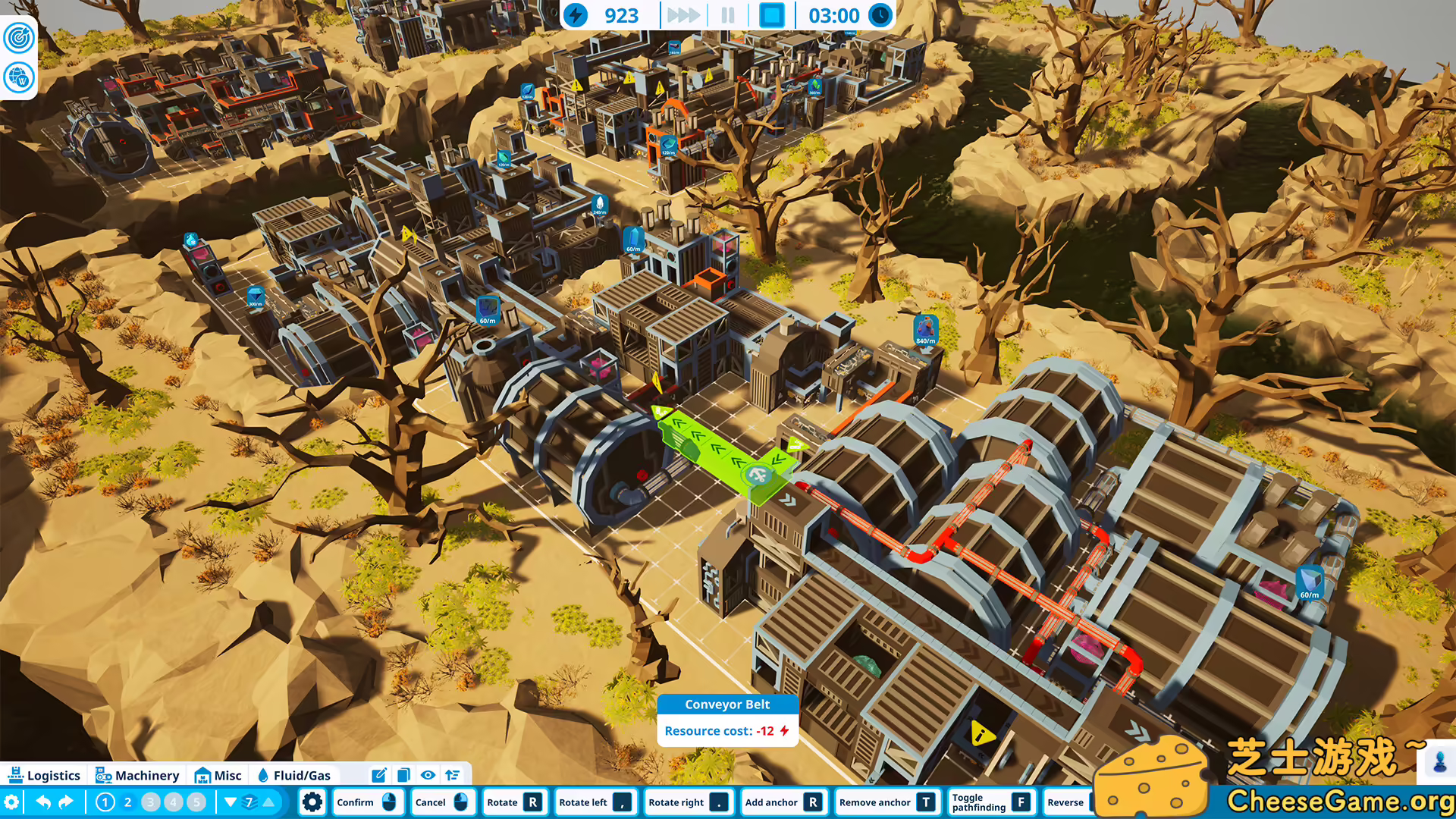The width and height of the screenshot is (1456, 819).
Task: Expand the layer height with the up chevron
Action: tap(270, 802)
